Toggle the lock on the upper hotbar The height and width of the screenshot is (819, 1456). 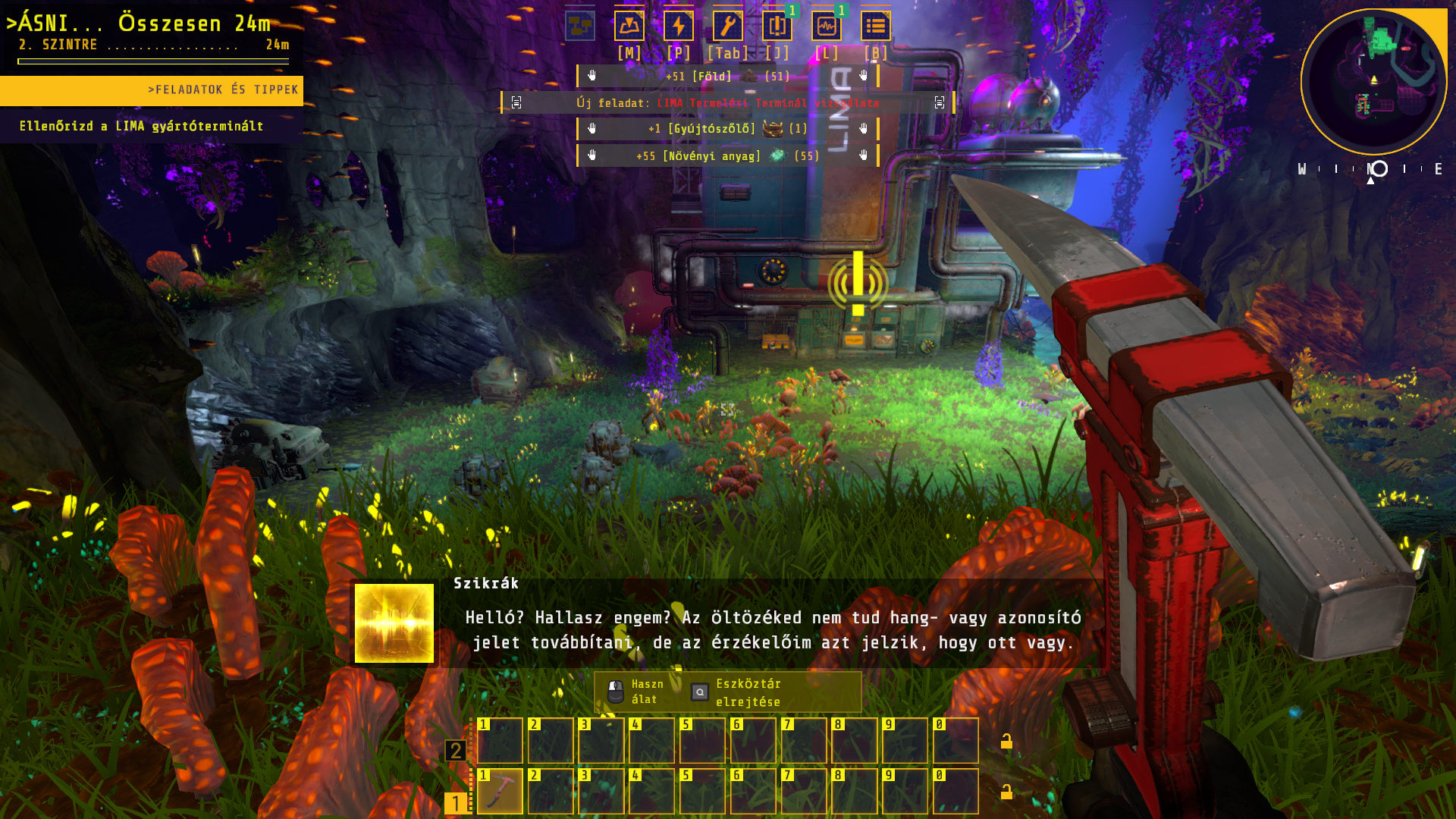point(1006,741)
